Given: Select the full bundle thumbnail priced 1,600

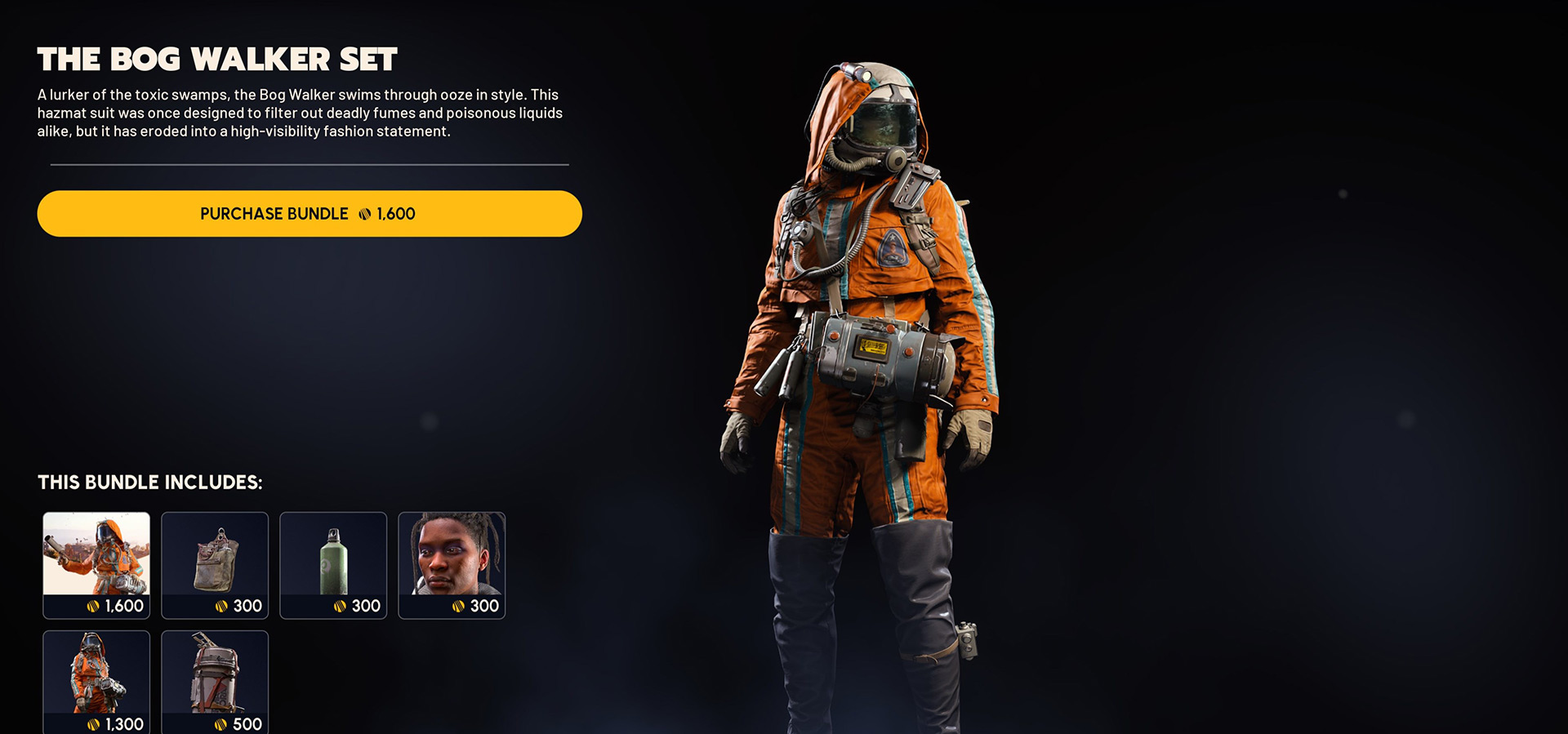Looking at the screenshot, I should [96, 565].
